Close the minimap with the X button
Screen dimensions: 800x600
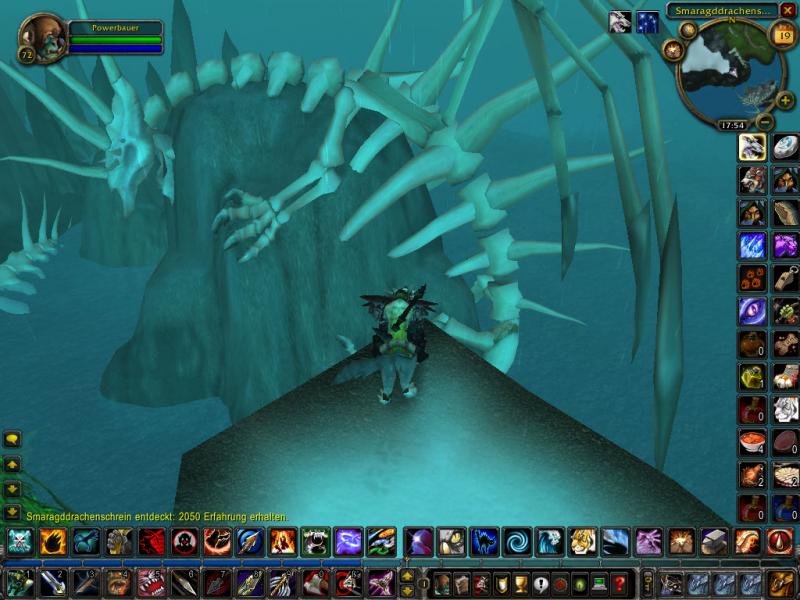coord(788,10)
